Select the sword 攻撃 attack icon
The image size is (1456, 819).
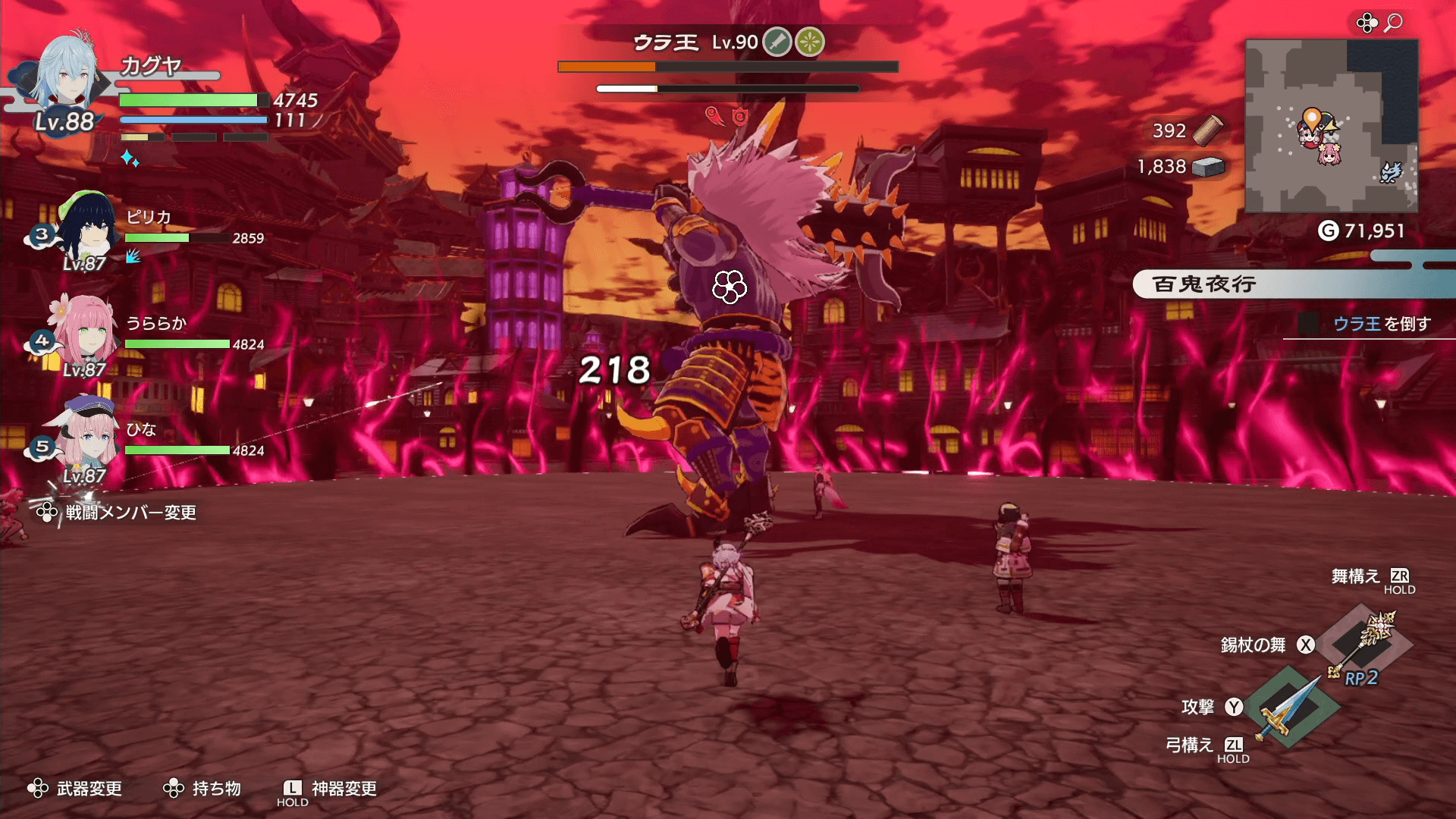[x=1289, y=708]
